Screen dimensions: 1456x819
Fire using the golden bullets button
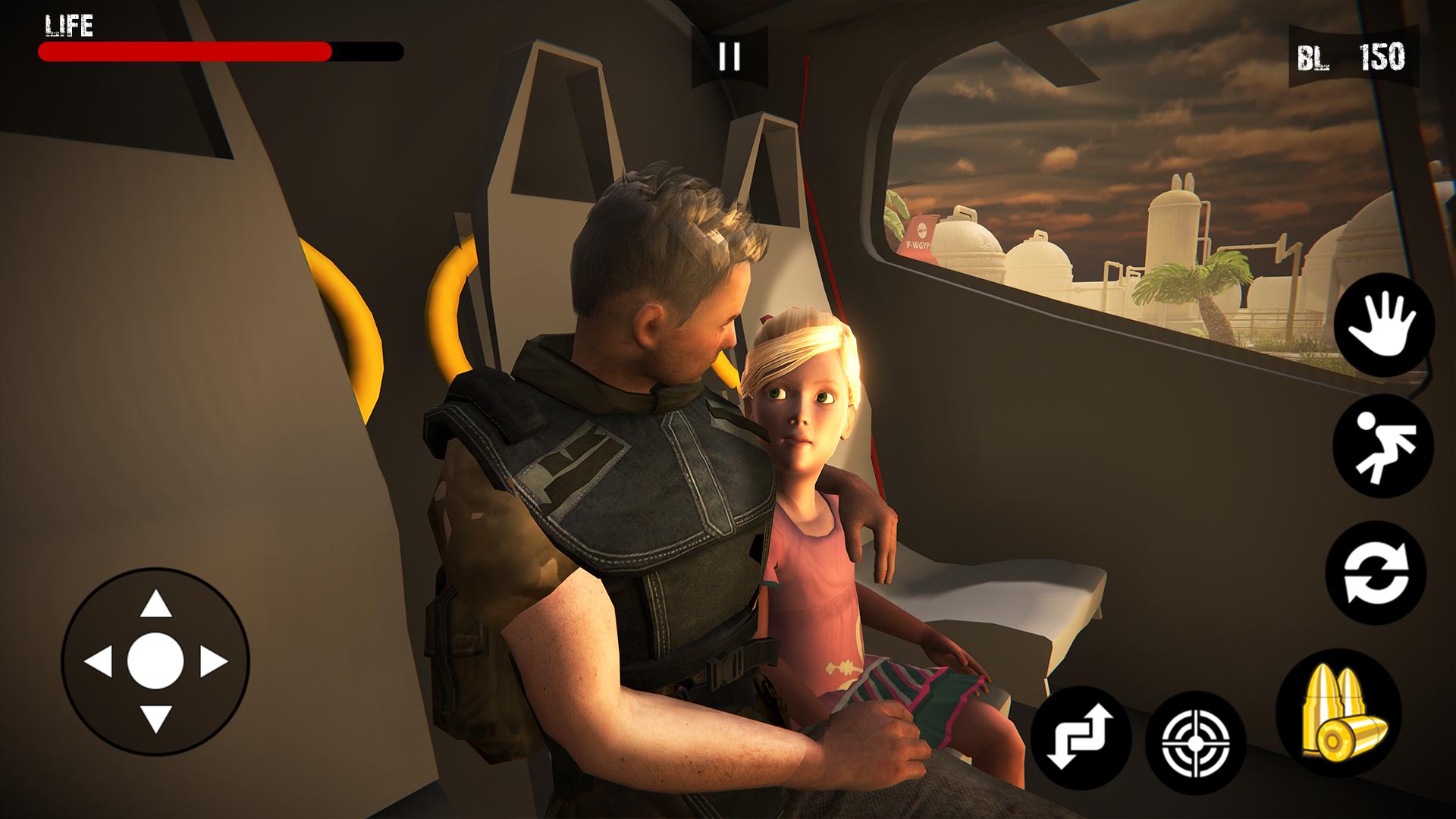[x=1338, y=713]
